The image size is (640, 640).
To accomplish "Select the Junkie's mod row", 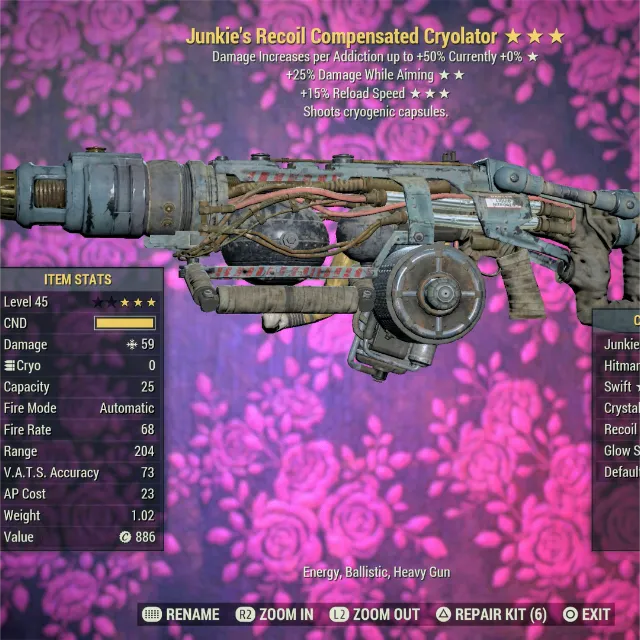I will pyautogui.click(x=620, y=345).
